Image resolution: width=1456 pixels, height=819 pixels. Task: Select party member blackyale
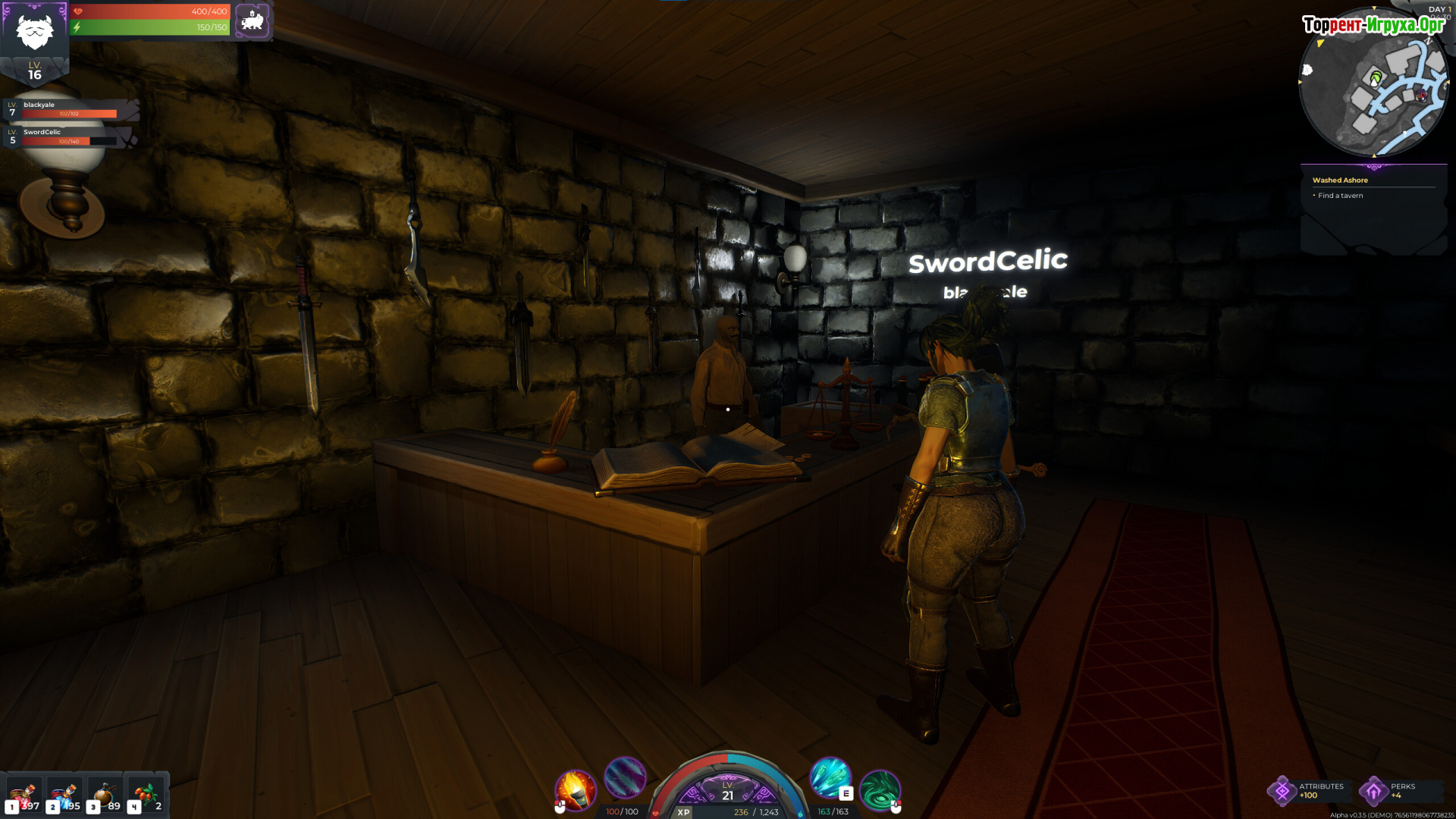(x=70, y=109)
